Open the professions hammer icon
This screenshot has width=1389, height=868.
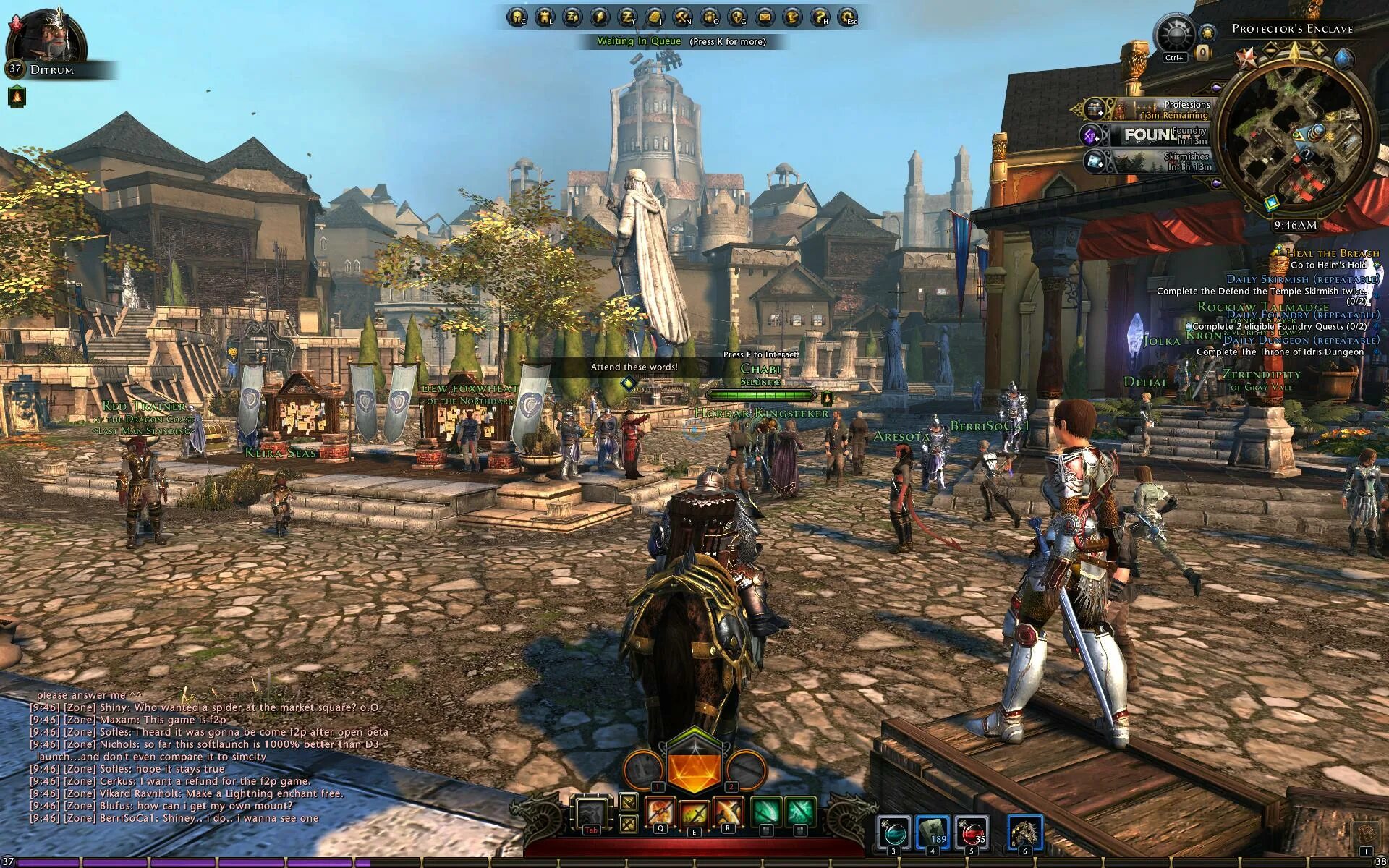point(682,17)
